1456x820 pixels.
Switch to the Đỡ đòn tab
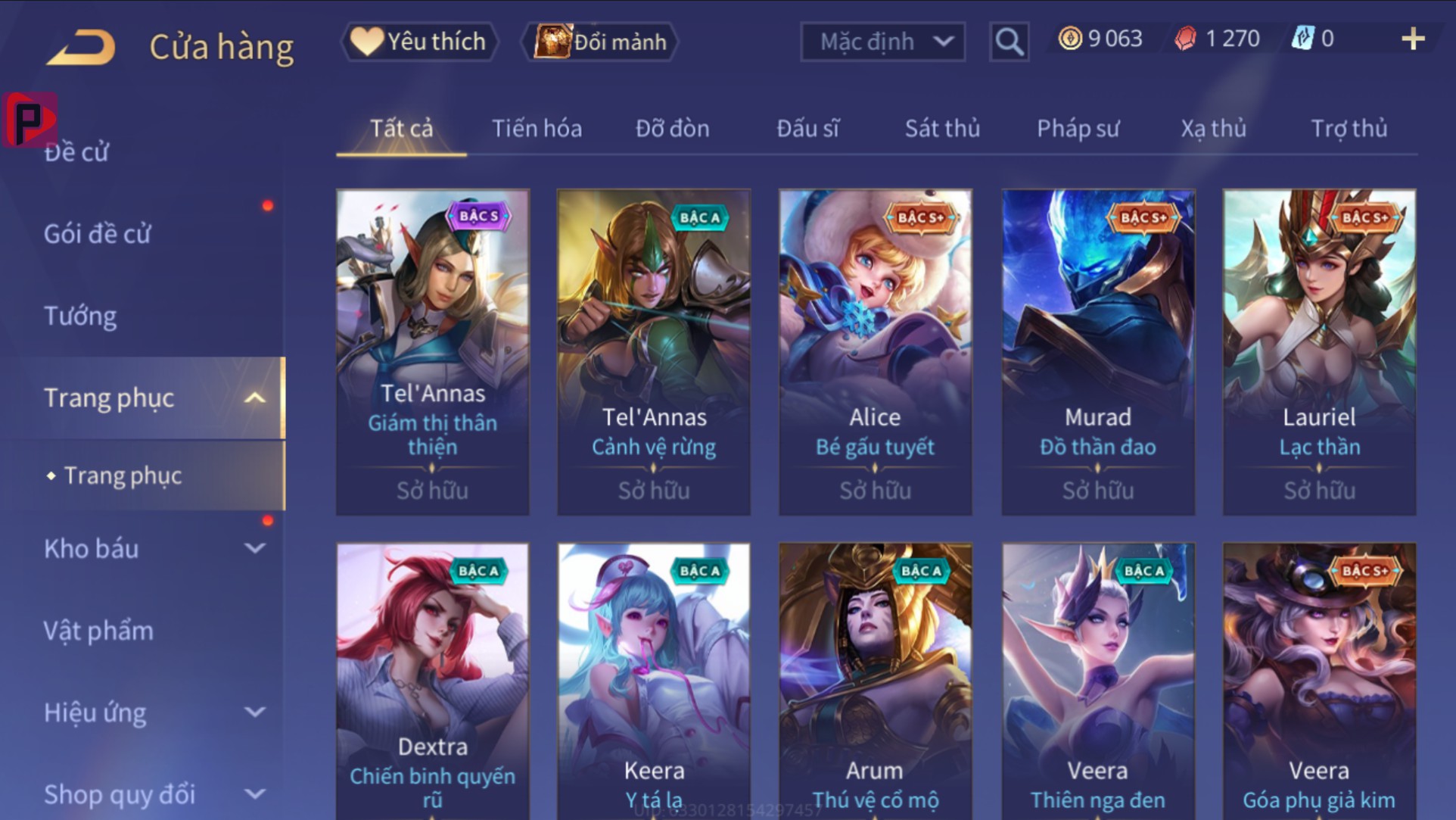[x=672, y=129]
